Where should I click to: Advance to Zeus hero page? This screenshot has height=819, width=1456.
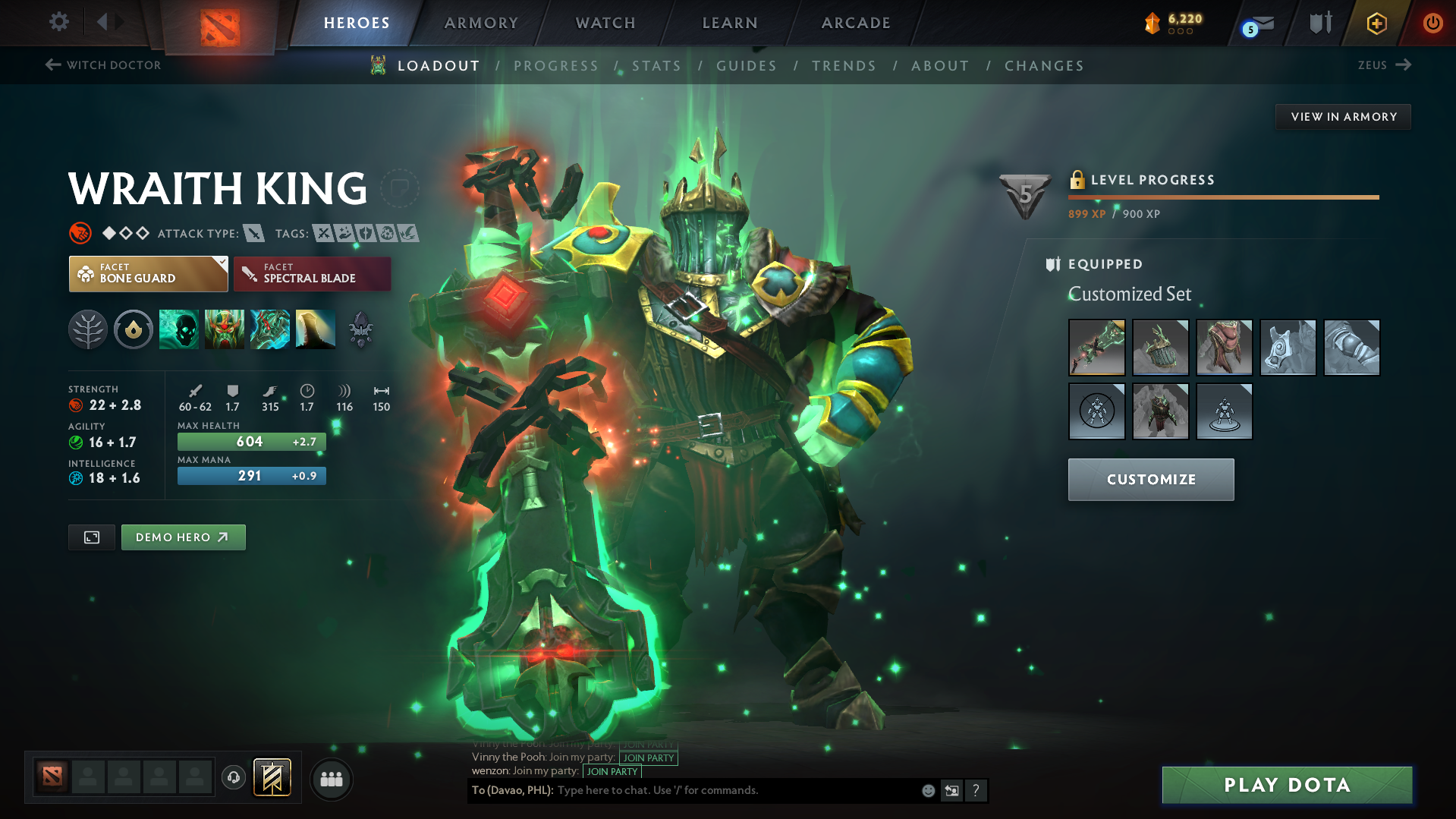pos(1384,65)
